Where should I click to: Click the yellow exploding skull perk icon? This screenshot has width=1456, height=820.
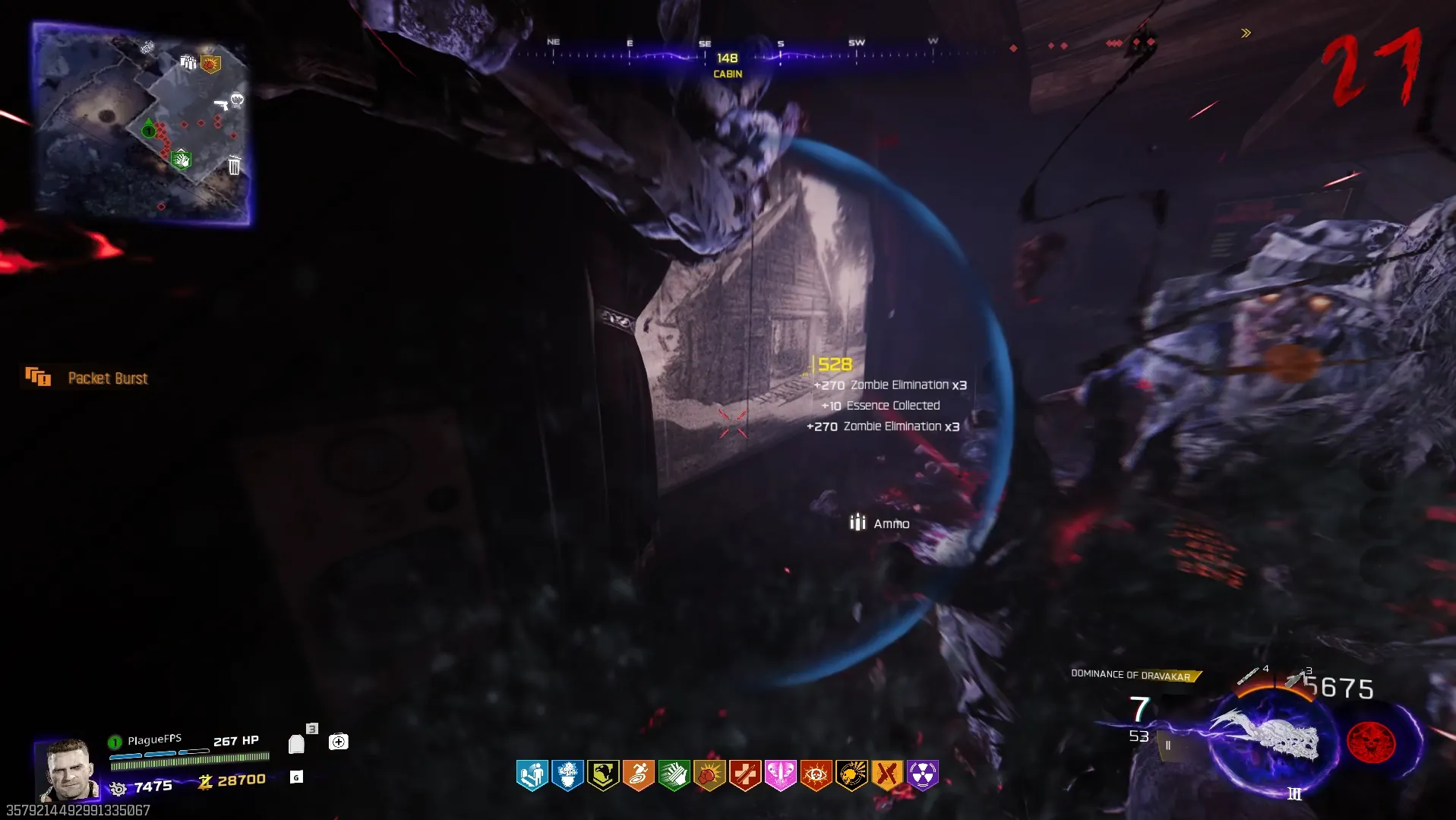851,775
